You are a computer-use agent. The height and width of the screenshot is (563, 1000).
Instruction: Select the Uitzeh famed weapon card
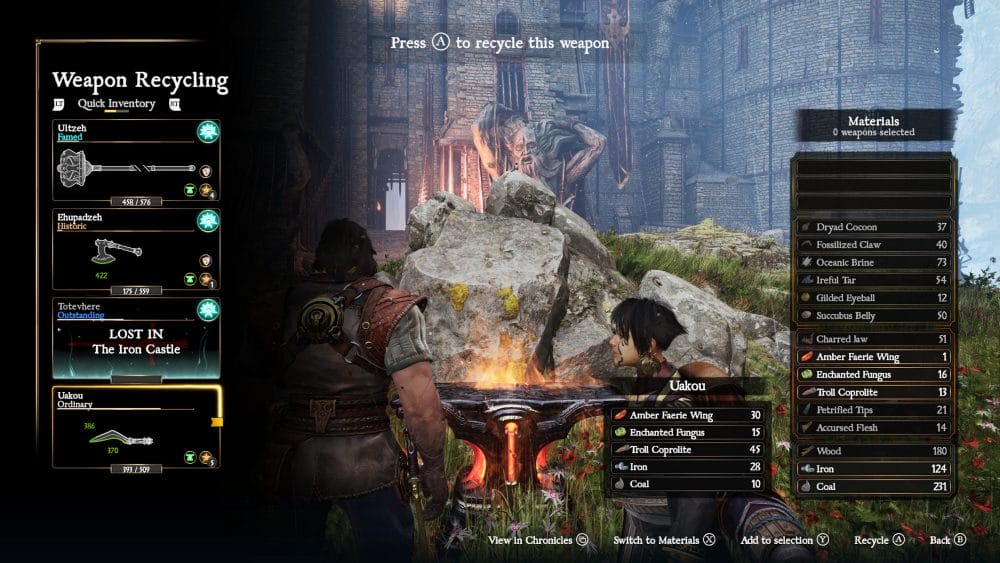(136, 161)
